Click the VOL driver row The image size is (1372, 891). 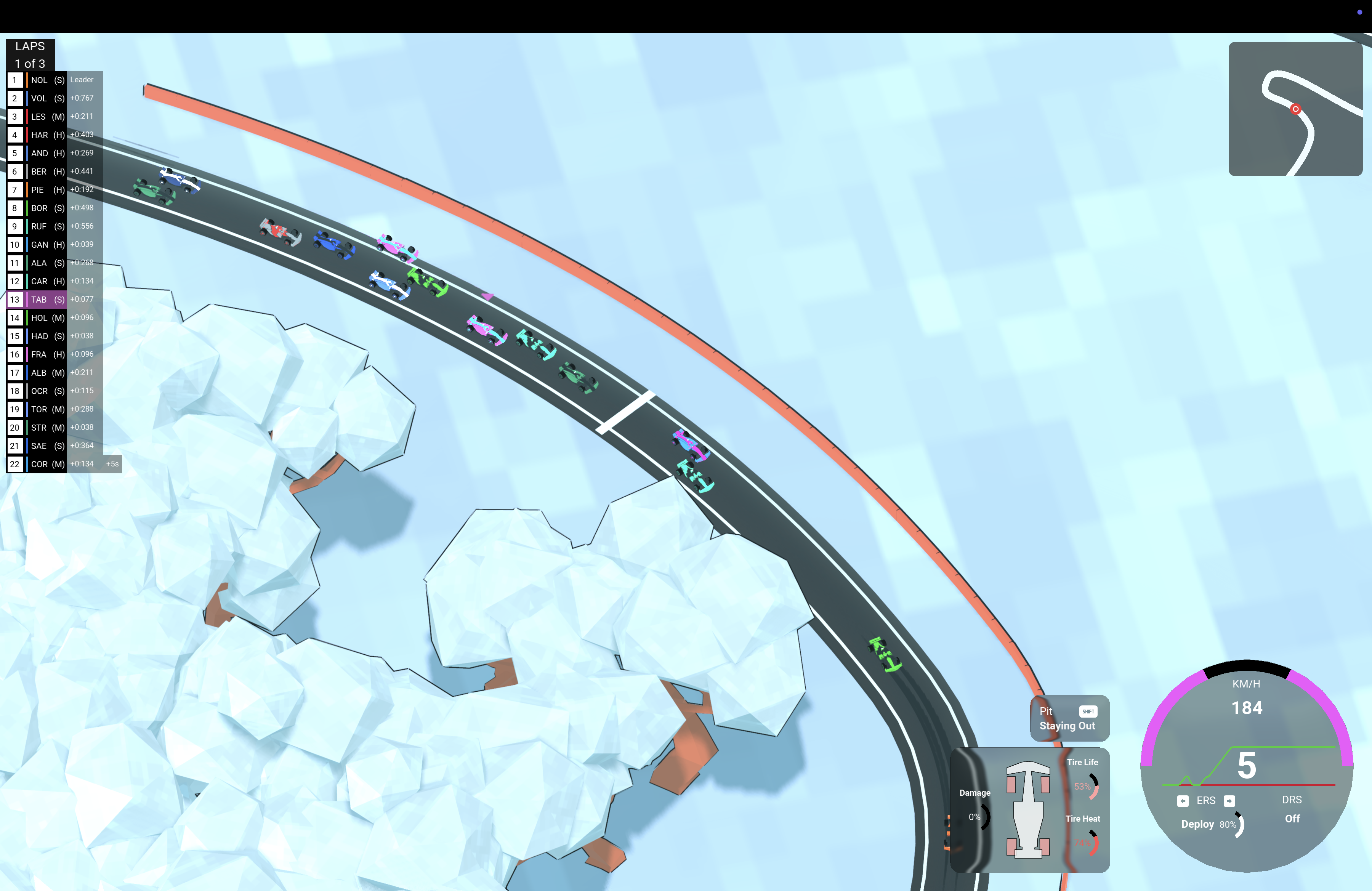[55, 99]
